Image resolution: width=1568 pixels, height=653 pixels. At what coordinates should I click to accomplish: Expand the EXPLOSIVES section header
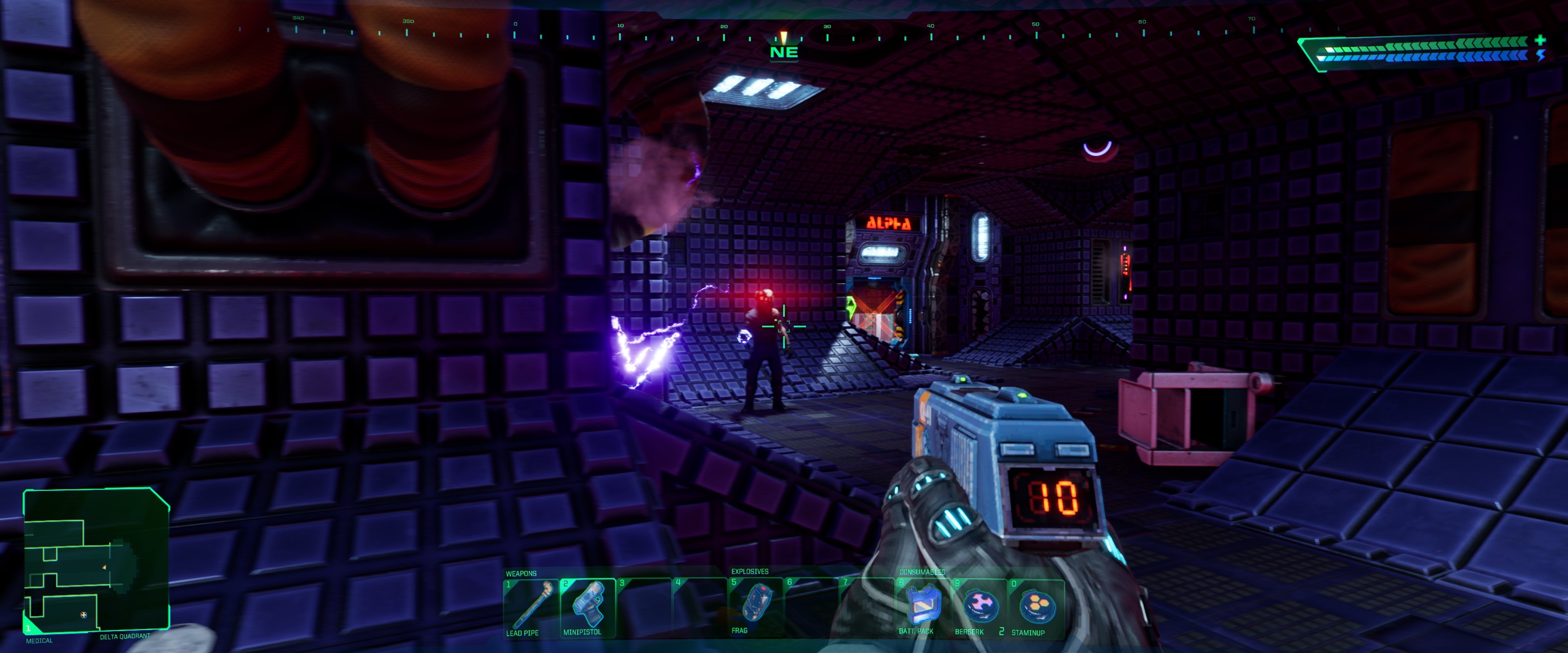tap(749, 571)
